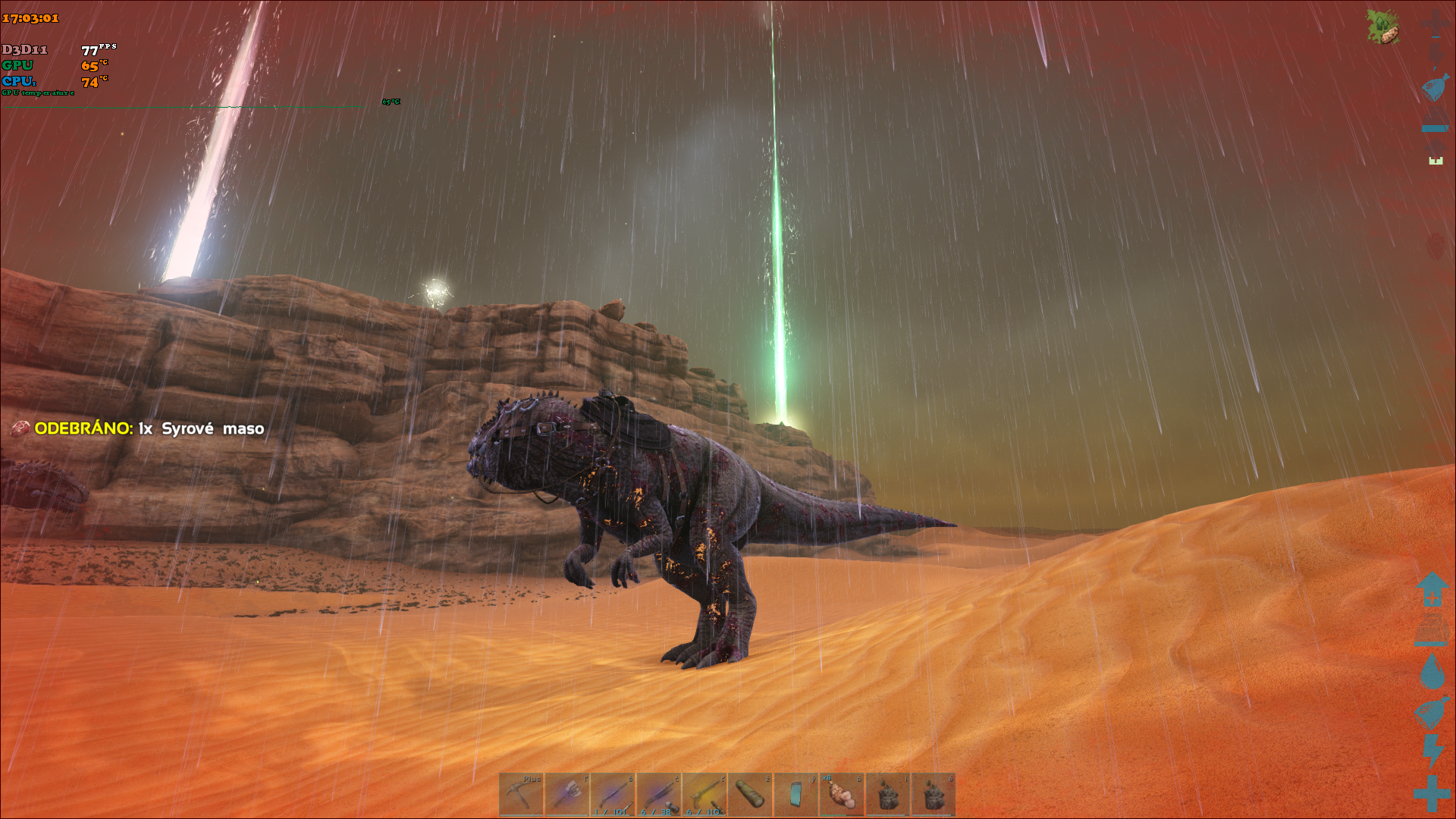1456x819 pixels.
Task: Equip the rifle with 1 / 101 ammo
Action: point(613,795)
